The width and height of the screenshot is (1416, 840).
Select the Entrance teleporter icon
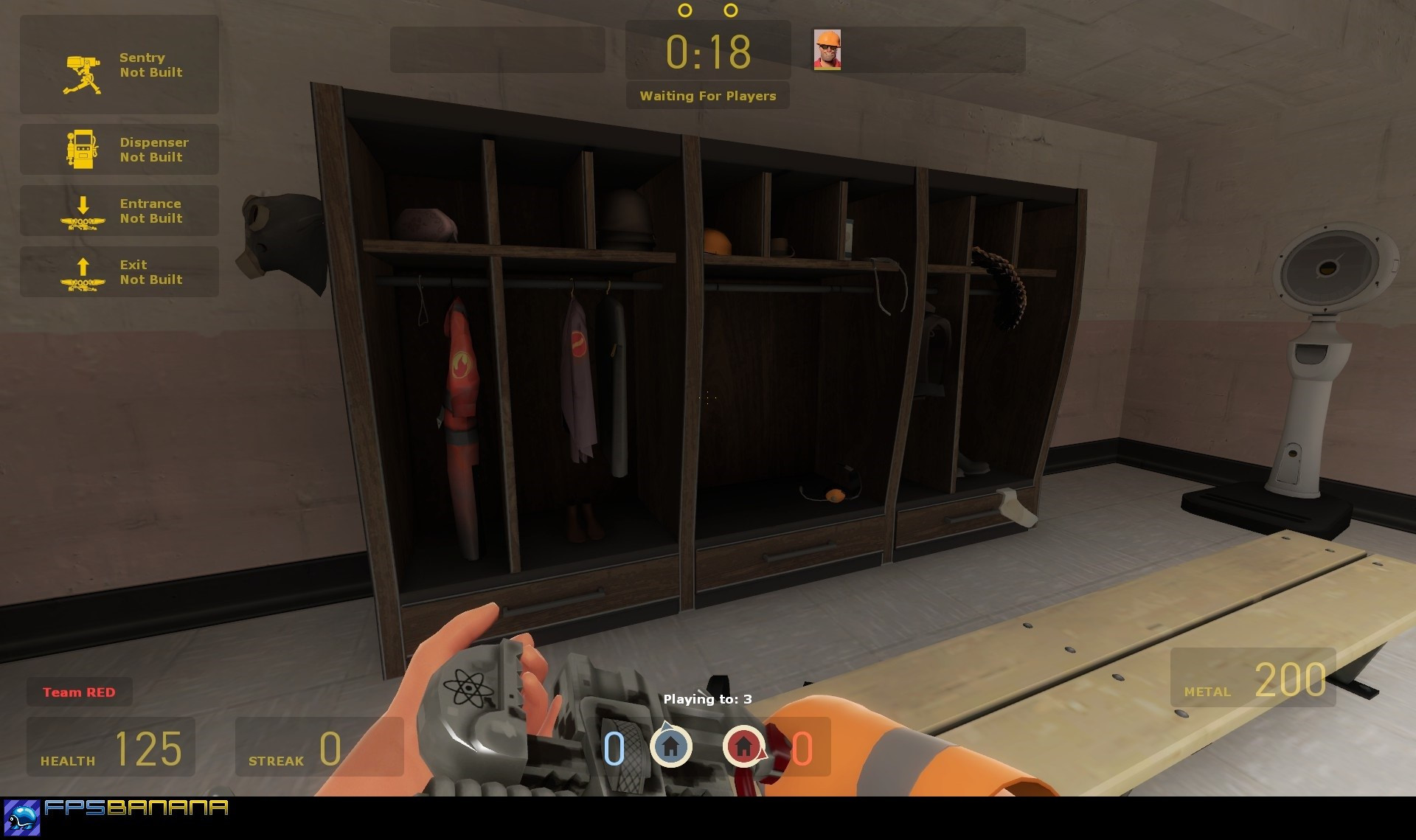click(82, 211)
